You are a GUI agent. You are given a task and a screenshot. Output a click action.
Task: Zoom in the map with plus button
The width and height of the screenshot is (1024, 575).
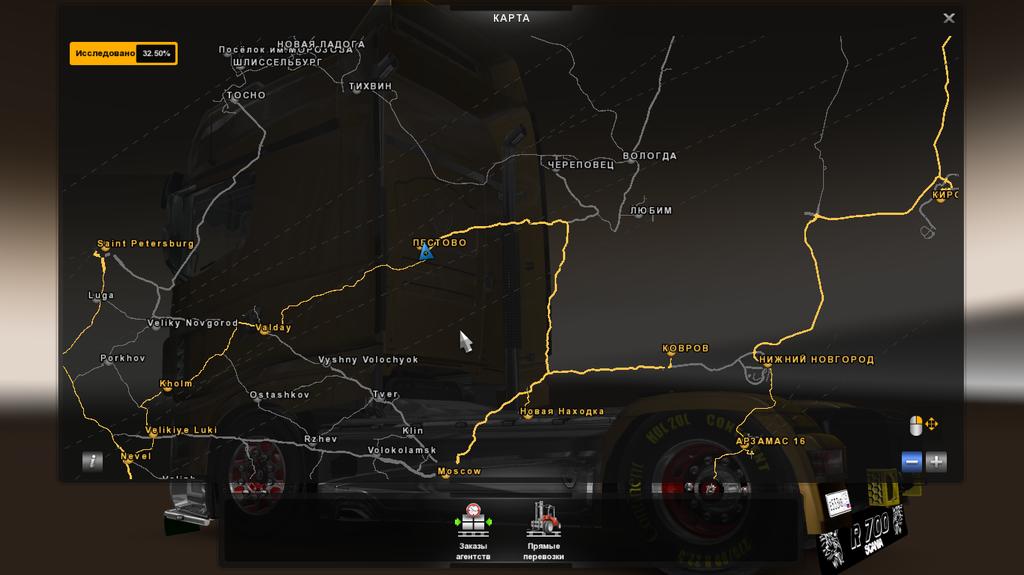[x=936, y=461]
